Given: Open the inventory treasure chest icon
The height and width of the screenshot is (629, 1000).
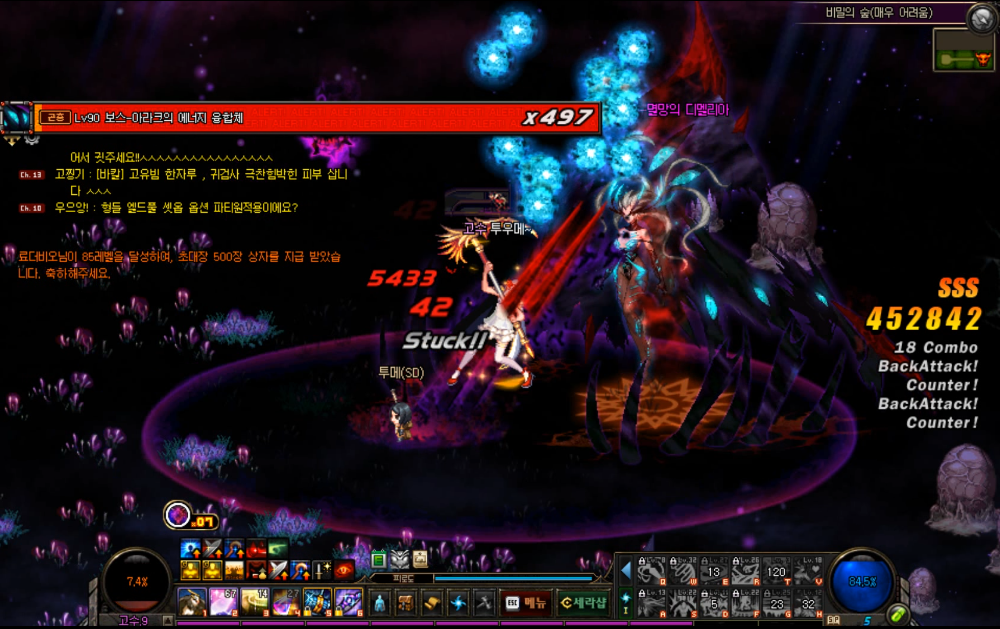Looking at the screenshot, I should (405, 603).
